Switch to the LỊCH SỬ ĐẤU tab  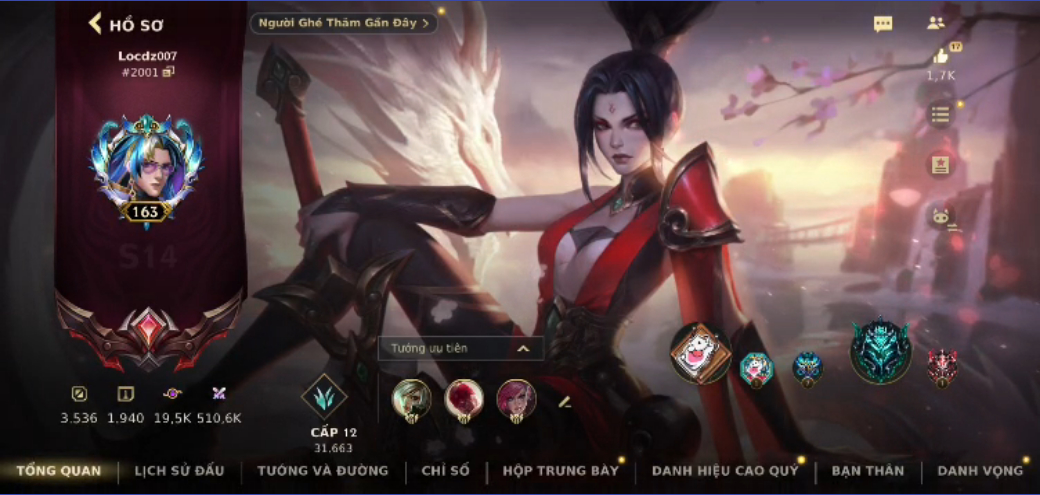(179, 471)
